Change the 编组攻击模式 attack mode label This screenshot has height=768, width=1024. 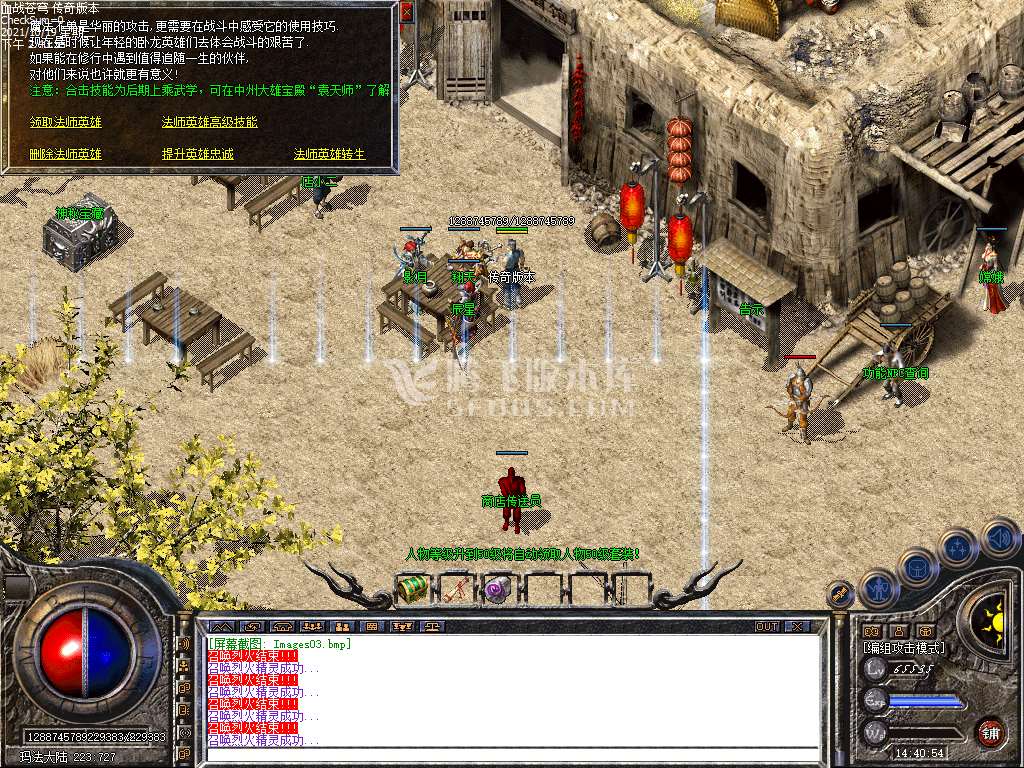[x=903, y=648]
